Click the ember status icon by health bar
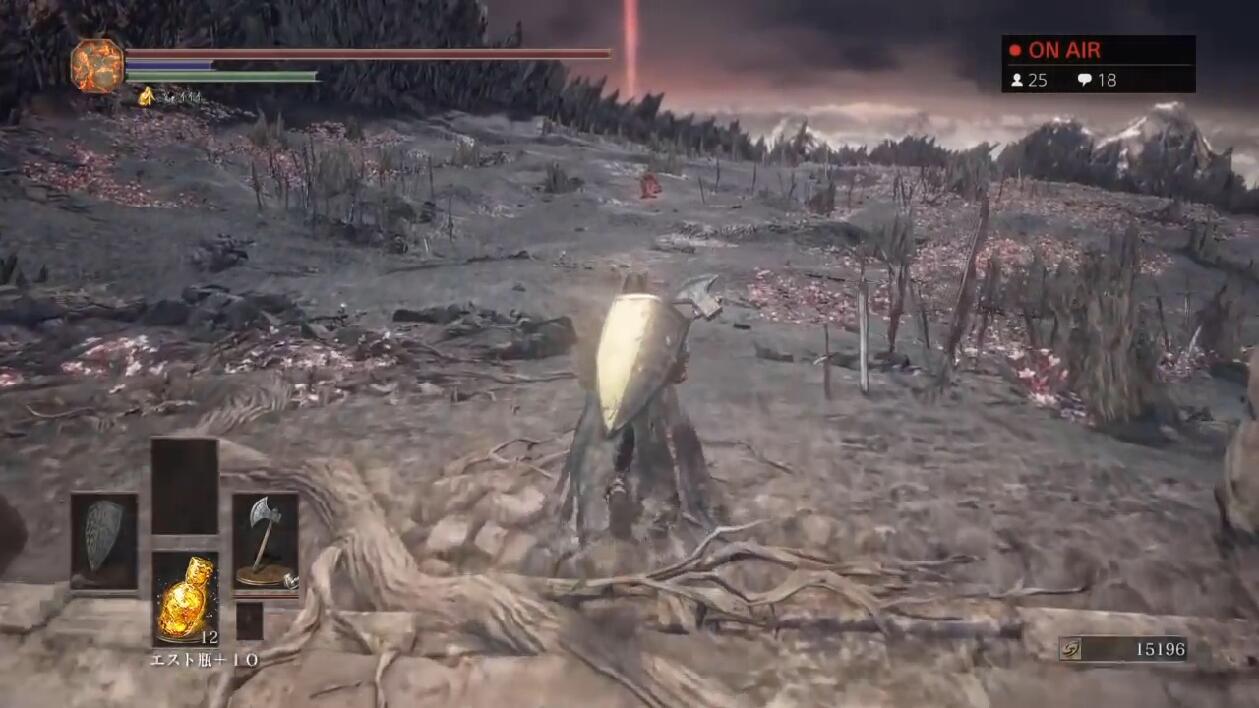This screenshot has height=708, width=1259. [97, 65]
